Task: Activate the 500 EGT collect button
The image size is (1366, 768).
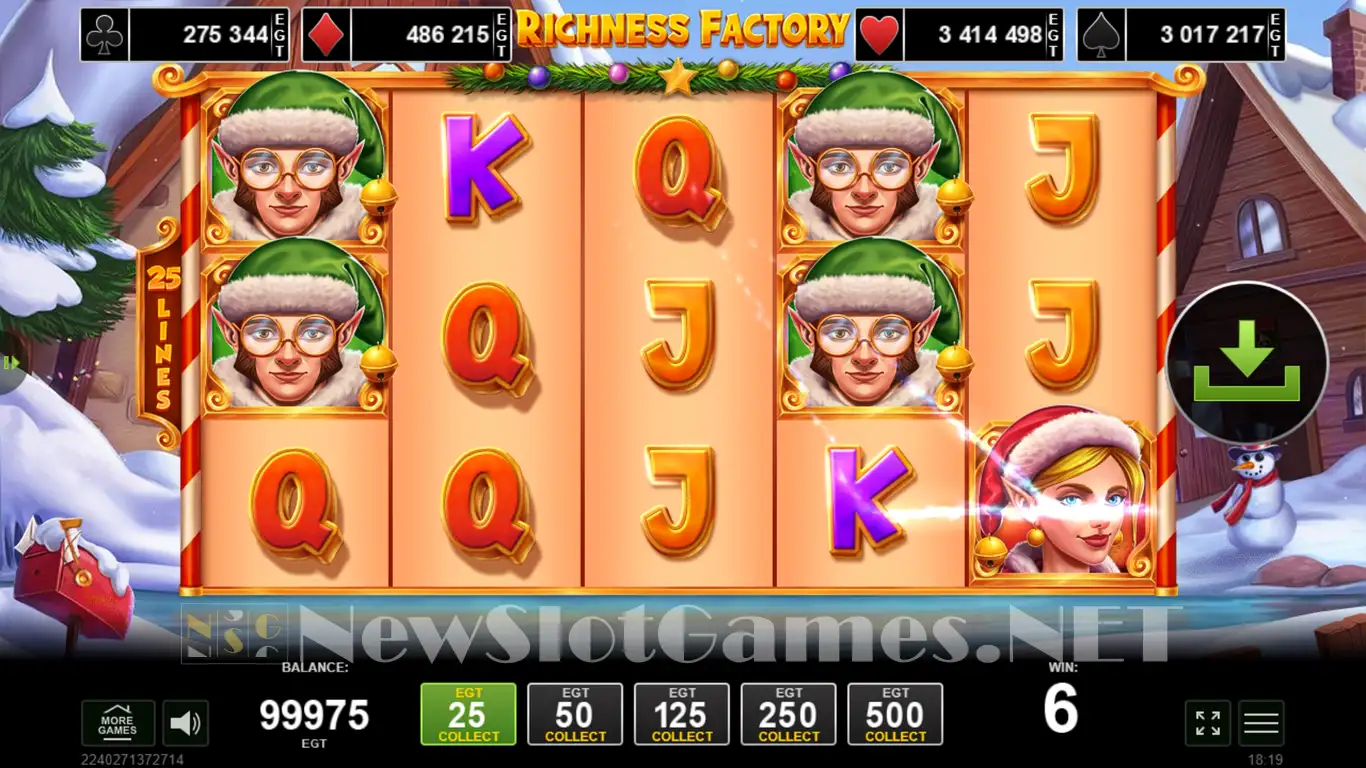Action: 895,714
